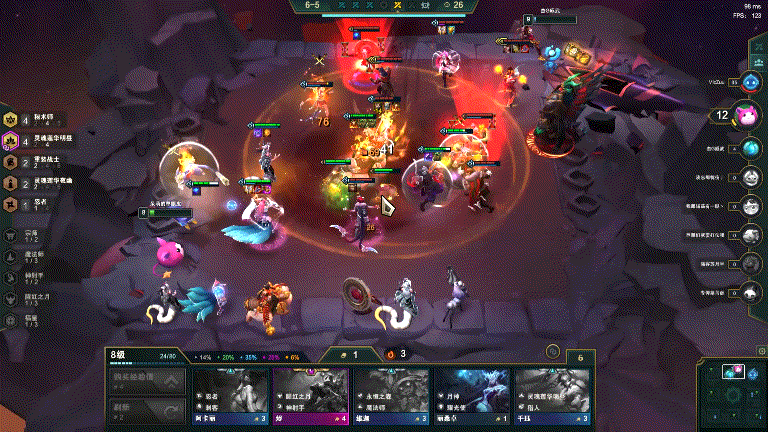View the 魔法师 trait entry
The height and width of the screenshot is (432, 768).
[x=28, y=257]
